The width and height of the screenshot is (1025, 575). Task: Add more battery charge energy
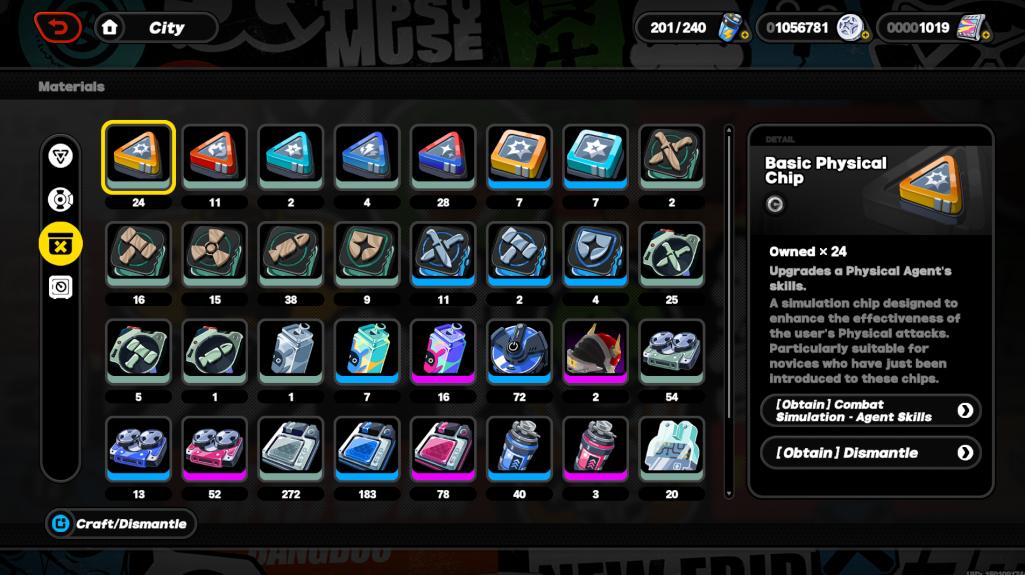click(x=745, y=37)
